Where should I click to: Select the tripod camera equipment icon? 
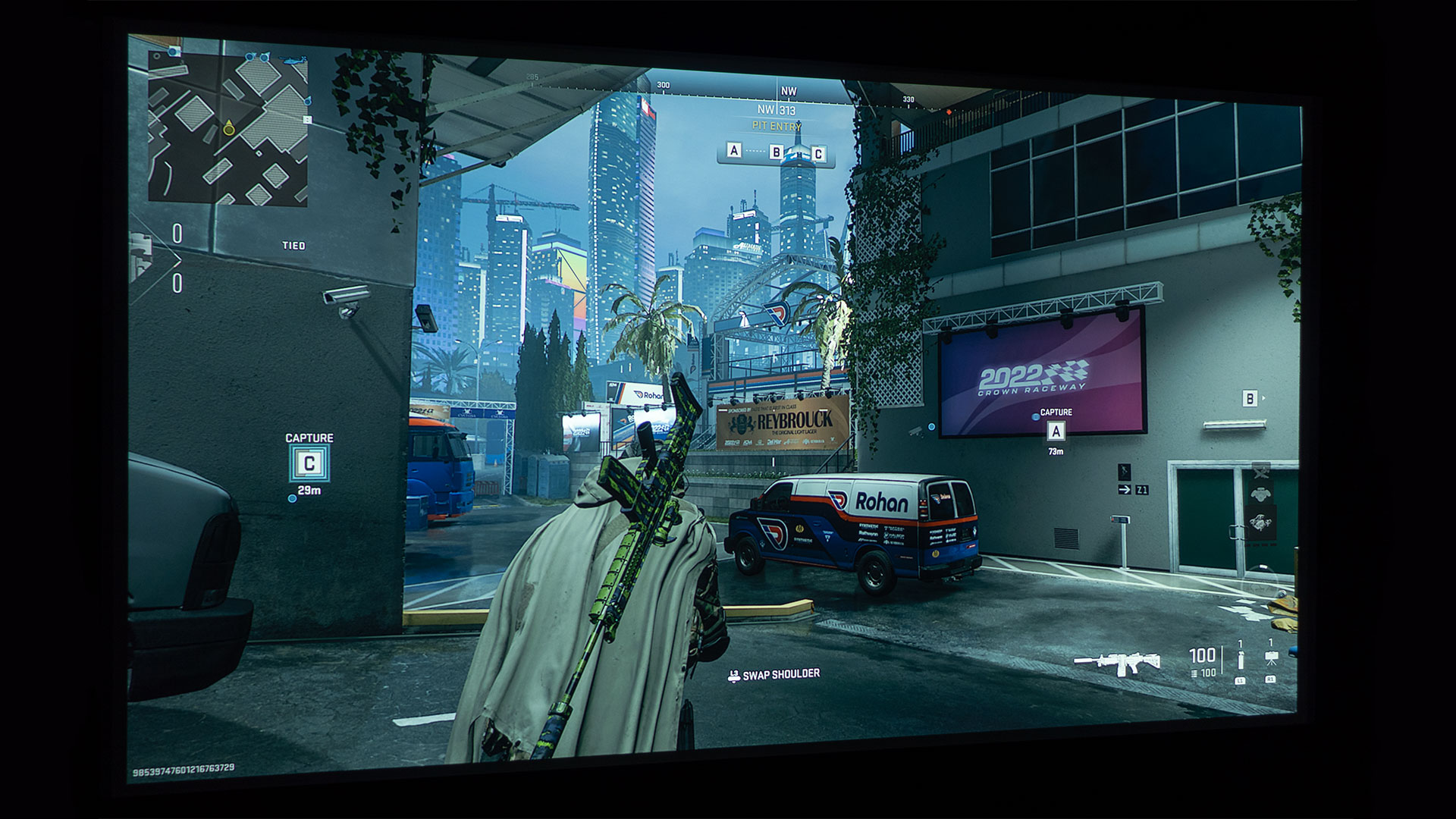[x=1271, y=657]
